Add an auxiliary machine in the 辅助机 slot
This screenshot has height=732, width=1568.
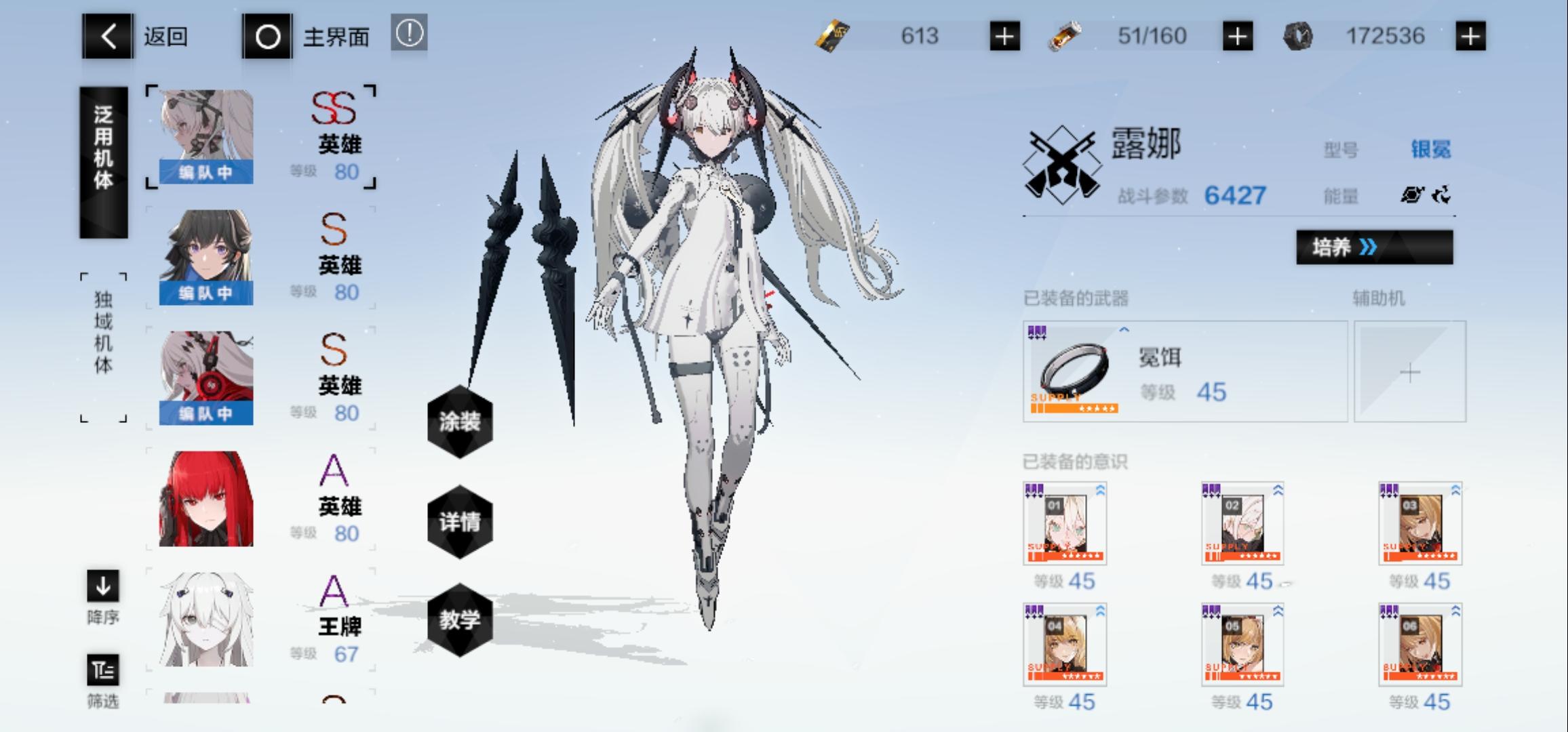pyautogui.click(x=1409, y=371)
